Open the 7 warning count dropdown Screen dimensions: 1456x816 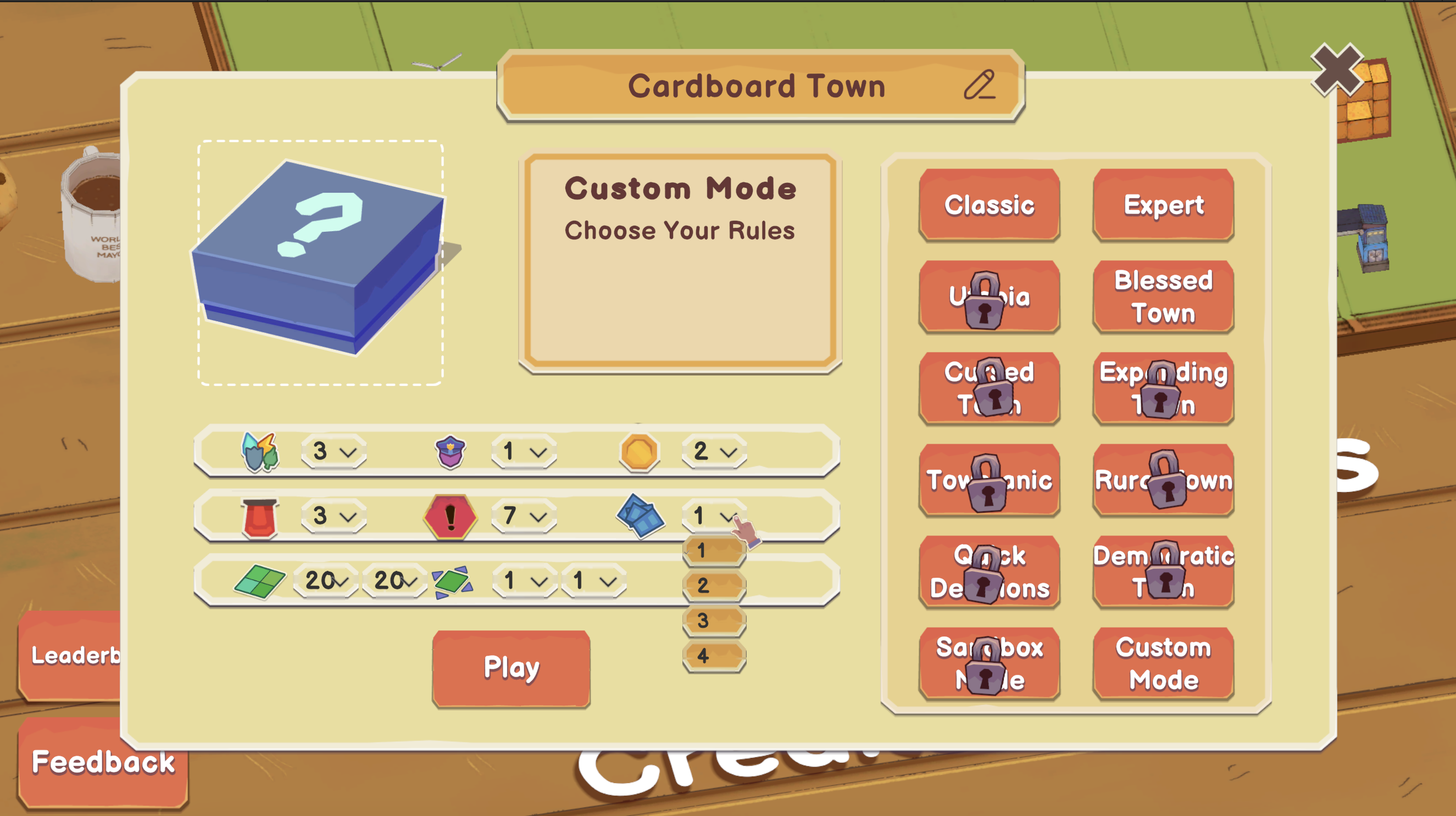tap(523, 516)
